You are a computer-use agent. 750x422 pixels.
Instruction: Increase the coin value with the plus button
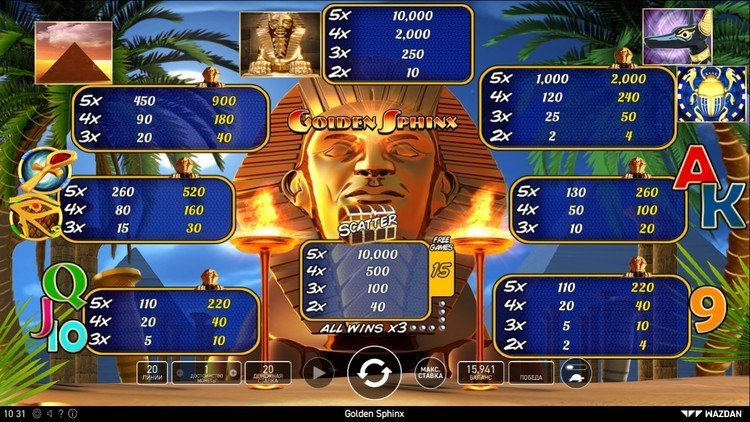(x=233, y=374)
